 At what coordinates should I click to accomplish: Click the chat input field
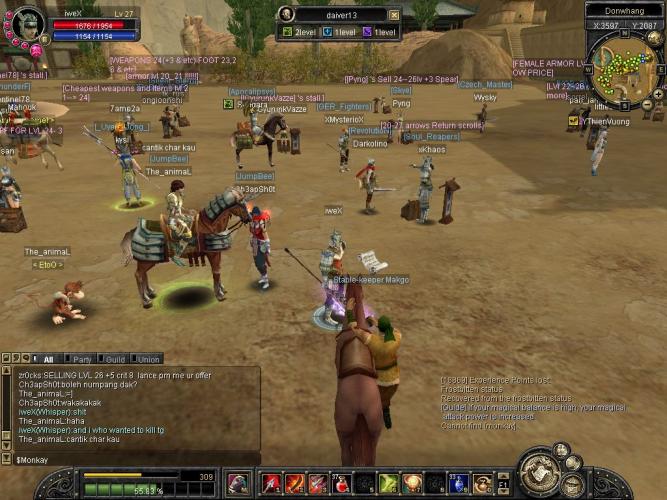click(x=130, y=459)
